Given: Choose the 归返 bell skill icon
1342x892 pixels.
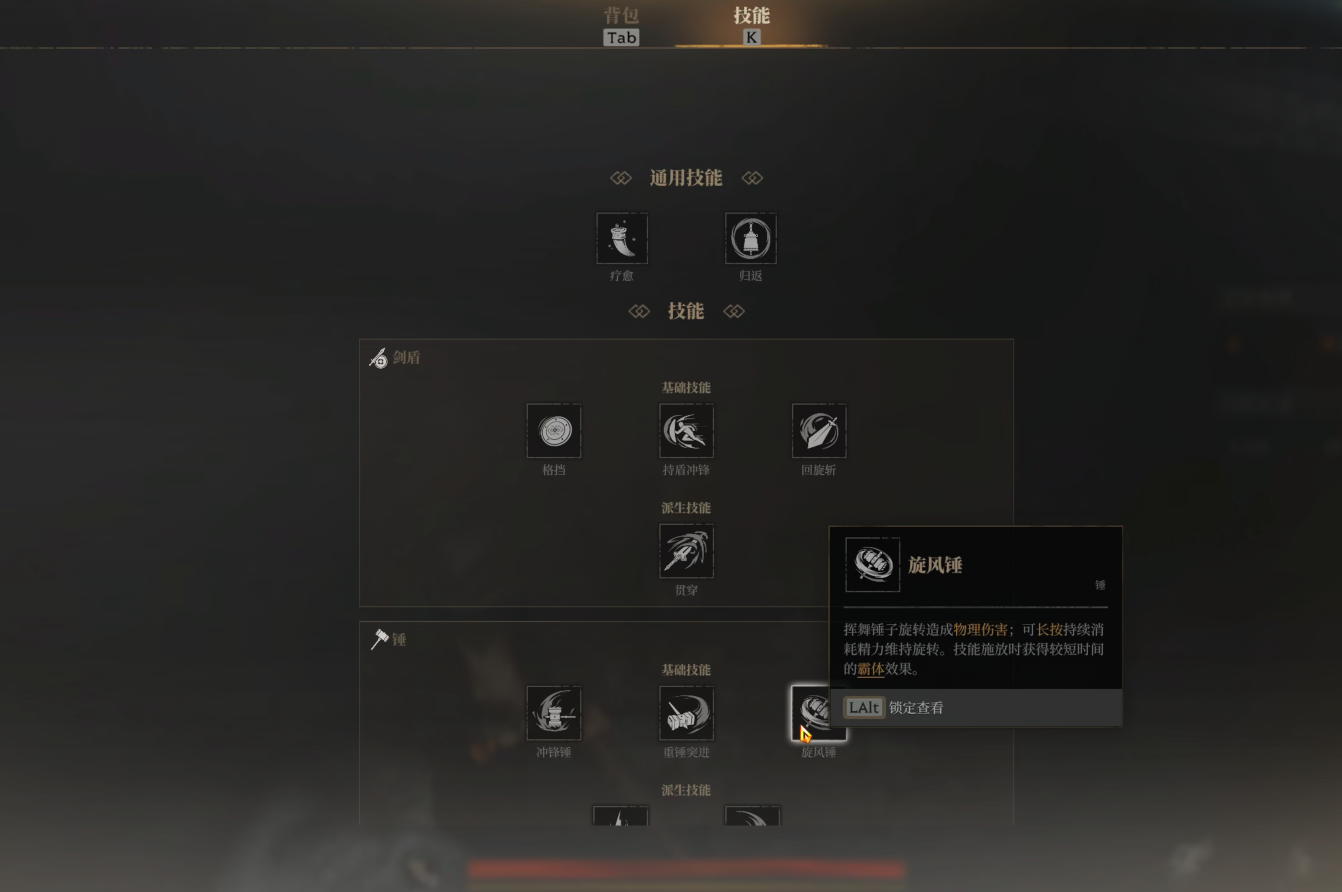Looking at the screenshot, I should click(751, 238).
